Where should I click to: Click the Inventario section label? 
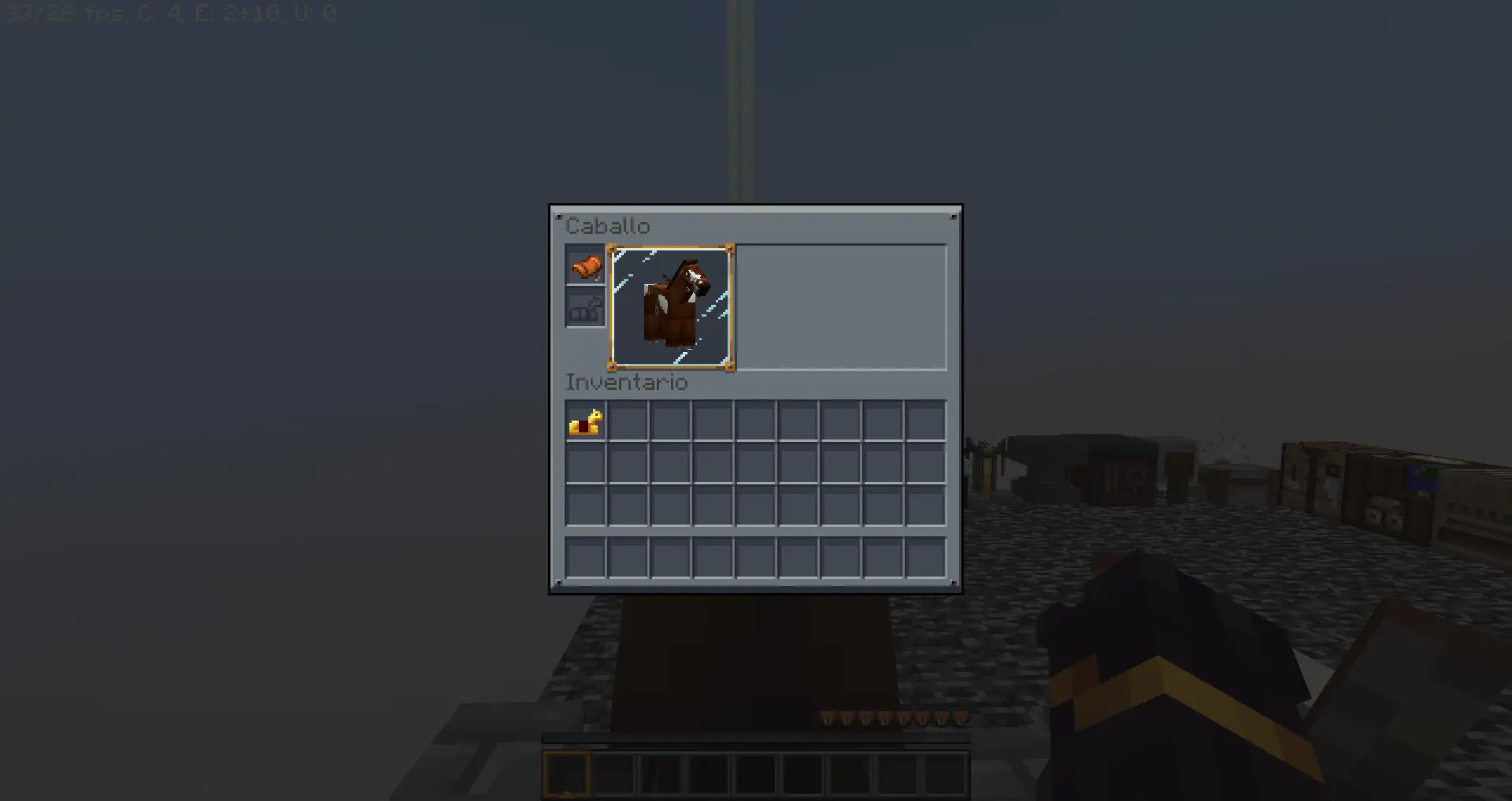pyautogui.click(x=628, y=383)
